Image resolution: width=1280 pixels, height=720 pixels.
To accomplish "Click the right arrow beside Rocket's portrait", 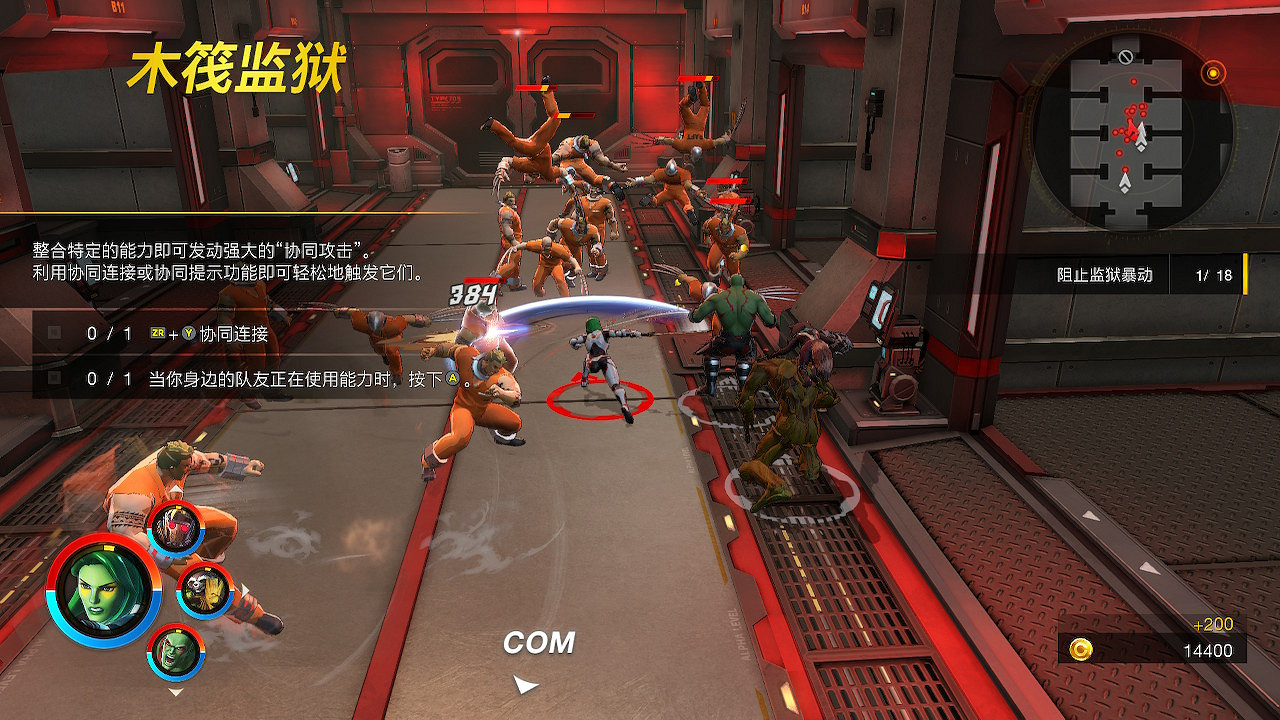I will tap(247, 589).
